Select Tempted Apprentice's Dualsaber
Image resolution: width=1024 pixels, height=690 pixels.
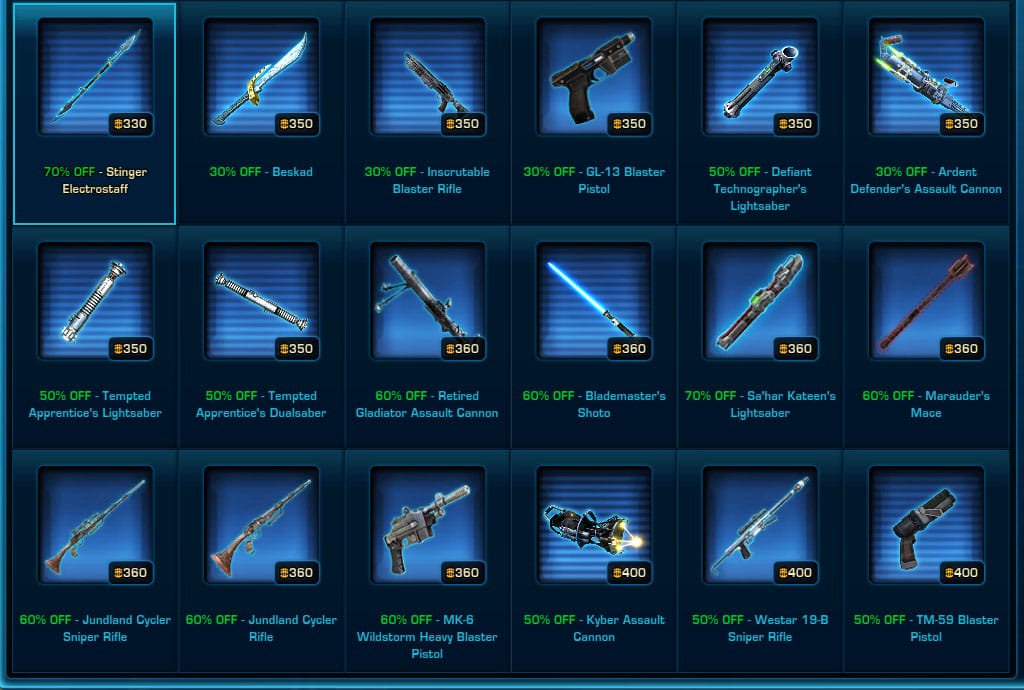(261, 302)
